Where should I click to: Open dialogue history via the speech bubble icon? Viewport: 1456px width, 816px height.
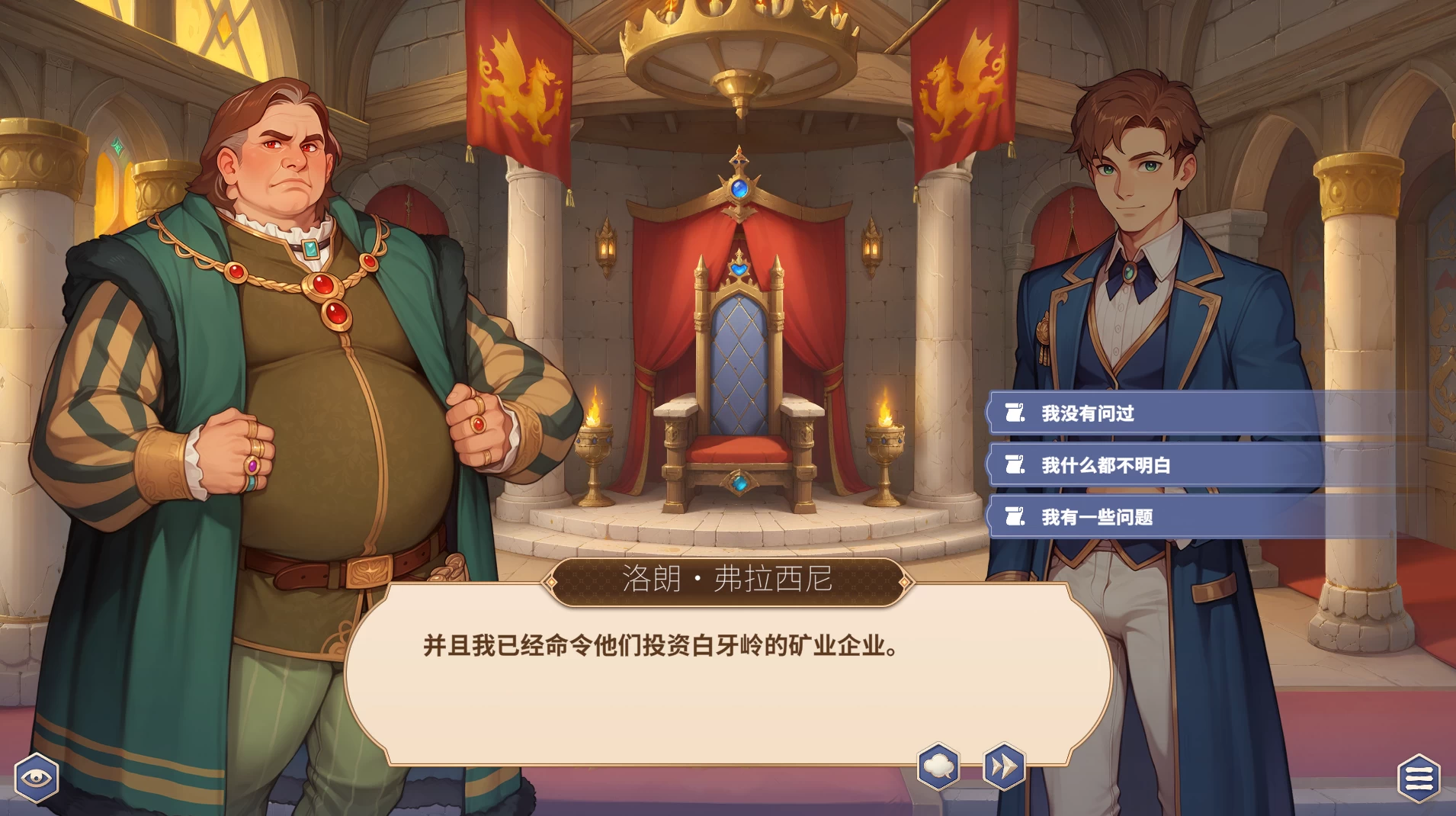click(939, 768)
